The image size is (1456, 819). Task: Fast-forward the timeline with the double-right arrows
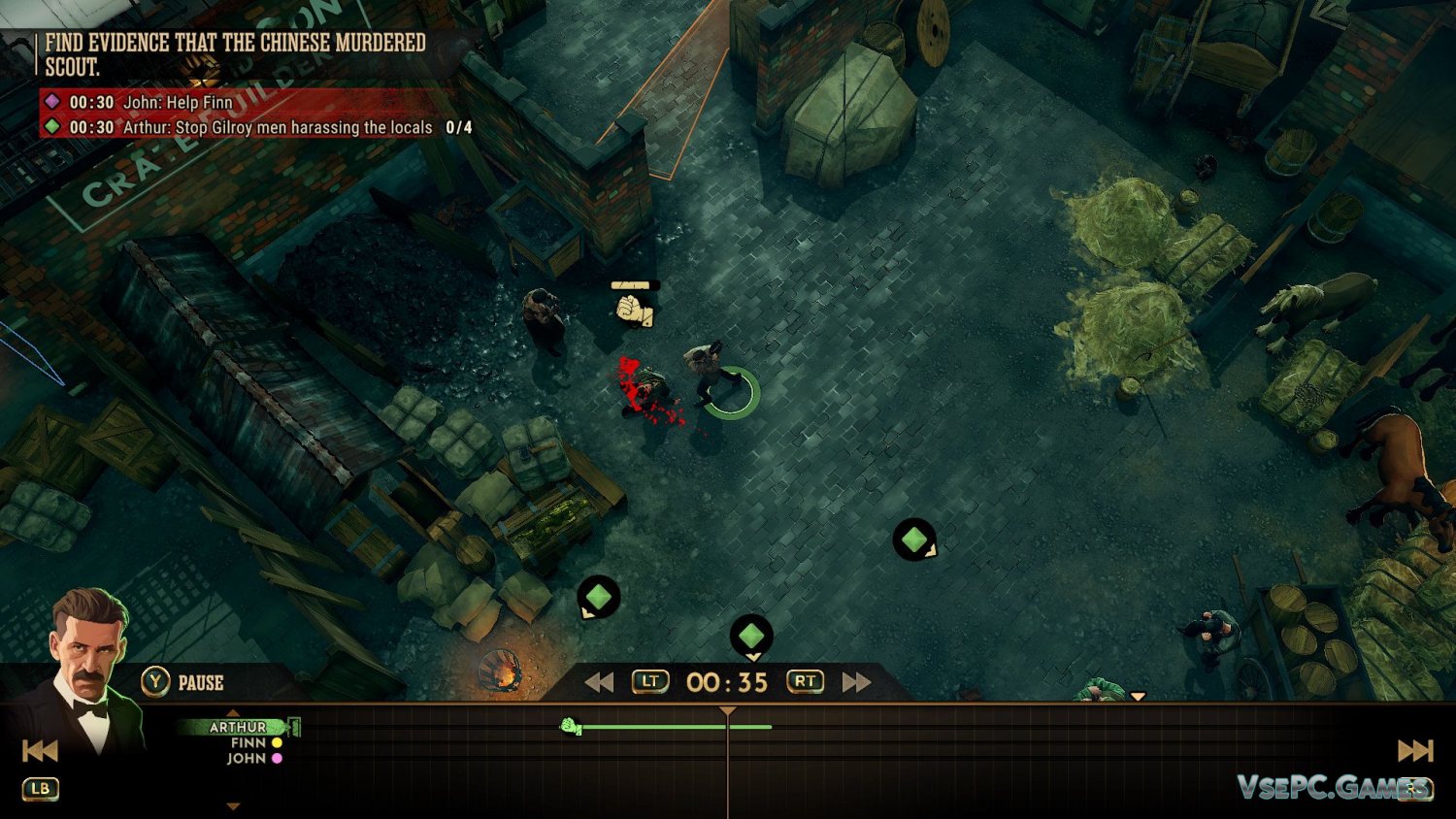coord(856,682)
